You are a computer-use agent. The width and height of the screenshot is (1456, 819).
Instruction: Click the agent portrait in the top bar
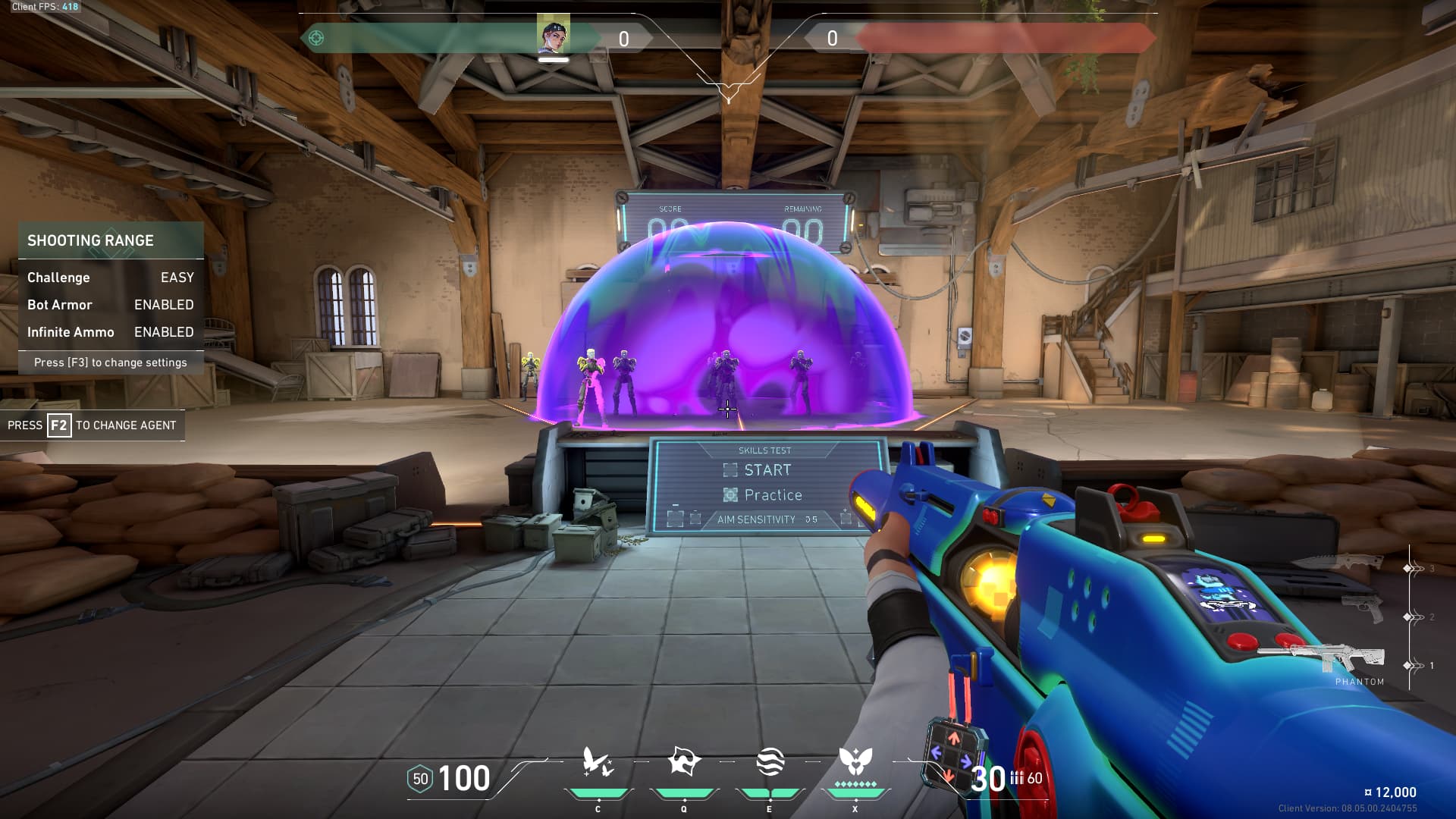(553, 35)
